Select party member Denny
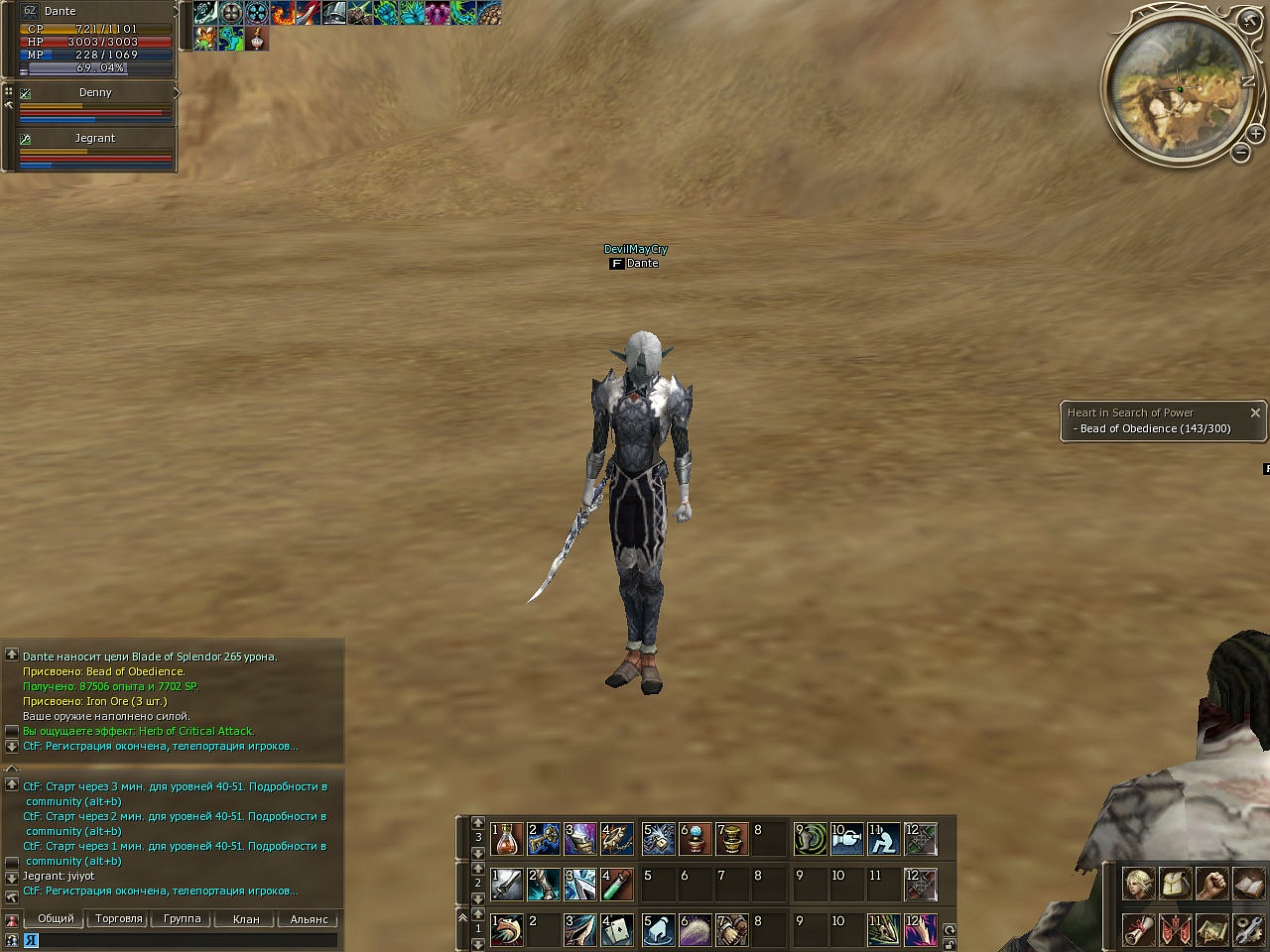The image size is (1270, 952). 95,93
